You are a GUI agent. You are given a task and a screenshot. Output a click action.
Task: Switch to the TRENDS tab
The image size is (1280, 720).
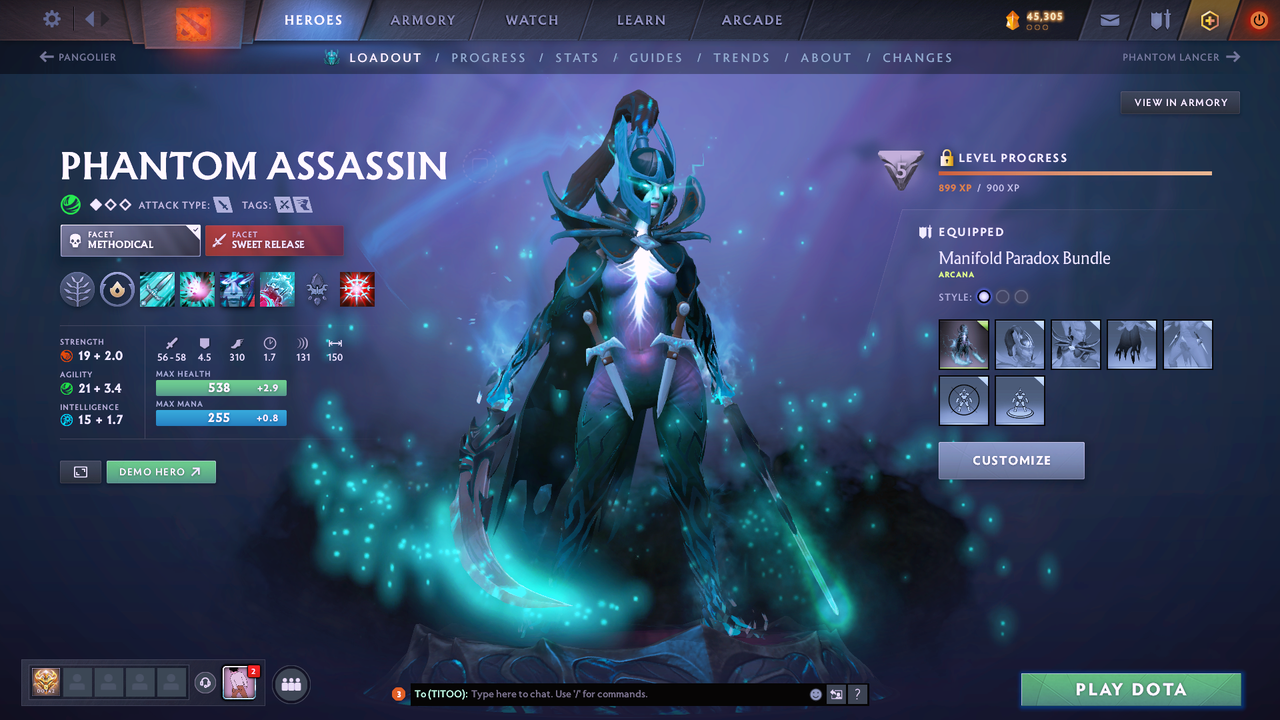[x=742, y=57]
